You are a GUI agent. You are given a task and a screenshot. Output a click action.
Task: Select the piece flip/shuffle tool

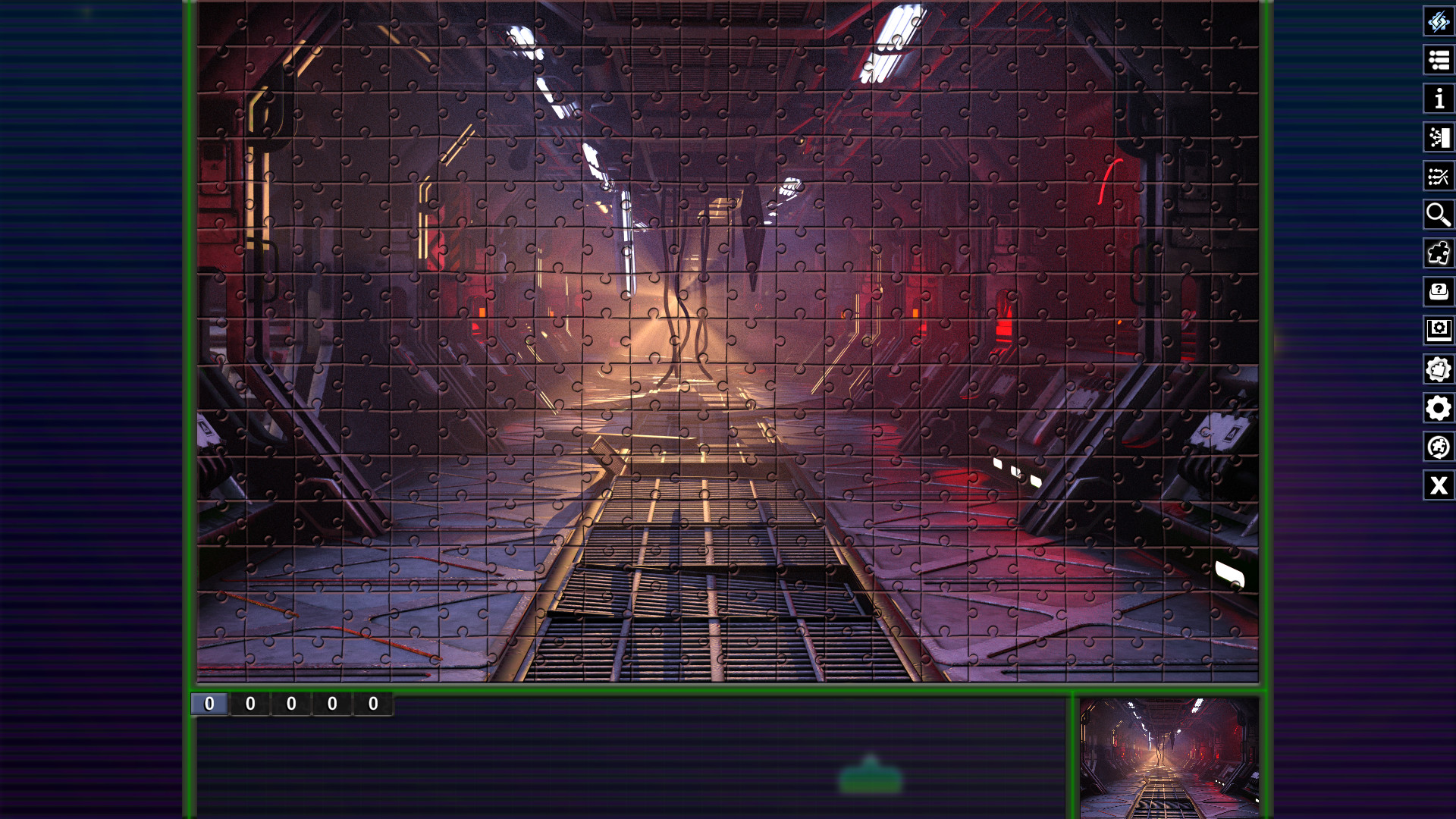(1439, 22)
